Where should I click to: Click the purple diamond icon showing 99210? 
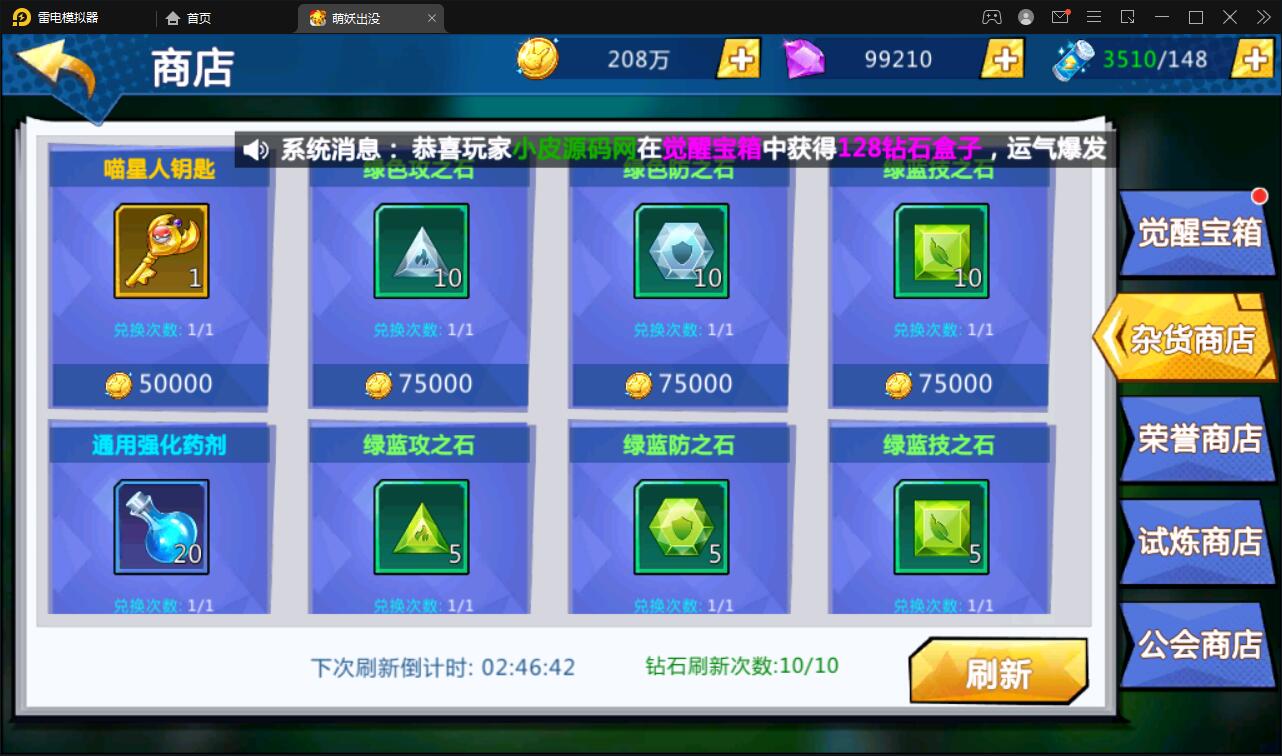click(x=804, y=59)
